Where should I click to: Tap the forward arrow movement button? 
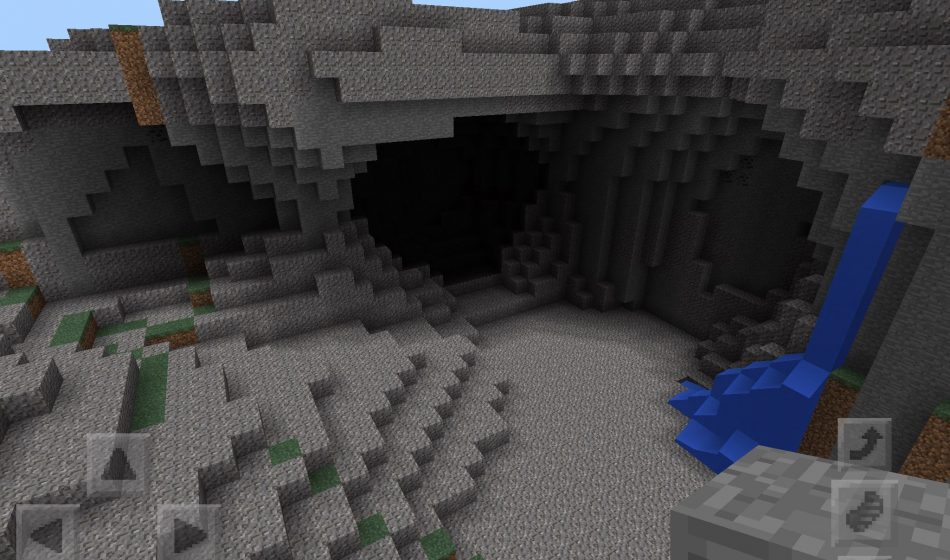click(119, 466)
